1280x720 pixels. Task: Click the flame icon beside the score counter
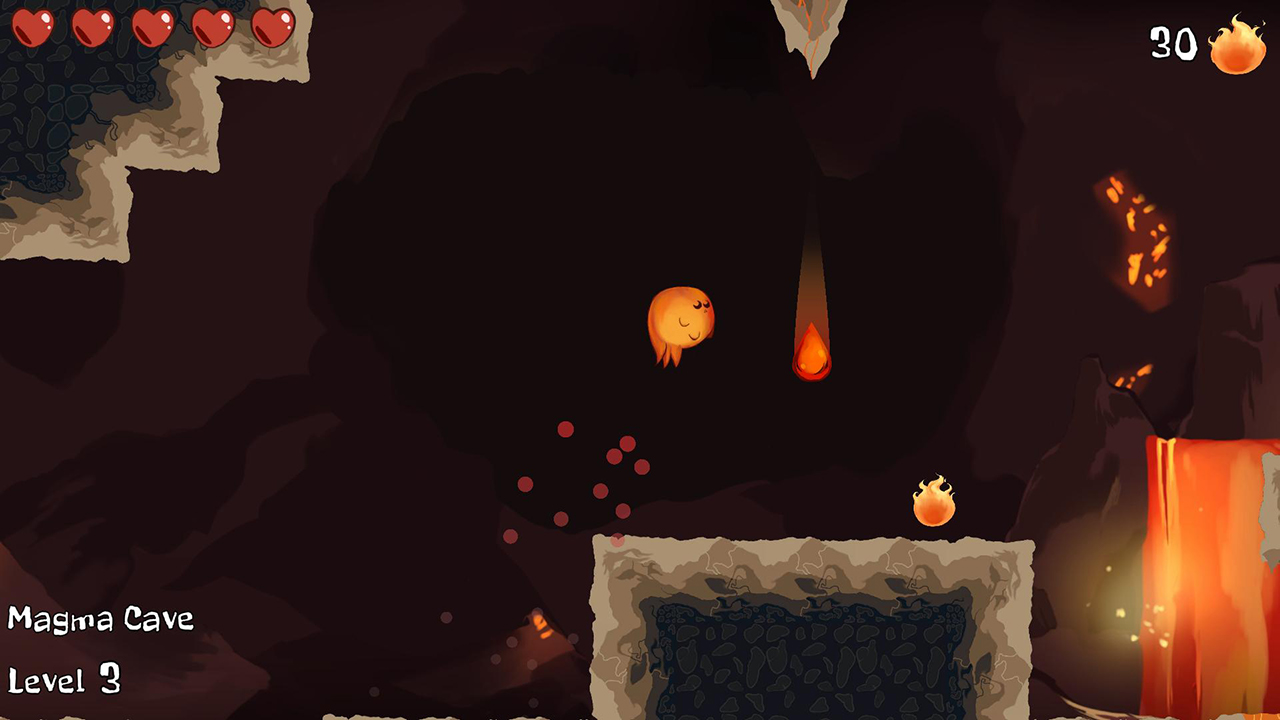click(x=1237, y=46)
